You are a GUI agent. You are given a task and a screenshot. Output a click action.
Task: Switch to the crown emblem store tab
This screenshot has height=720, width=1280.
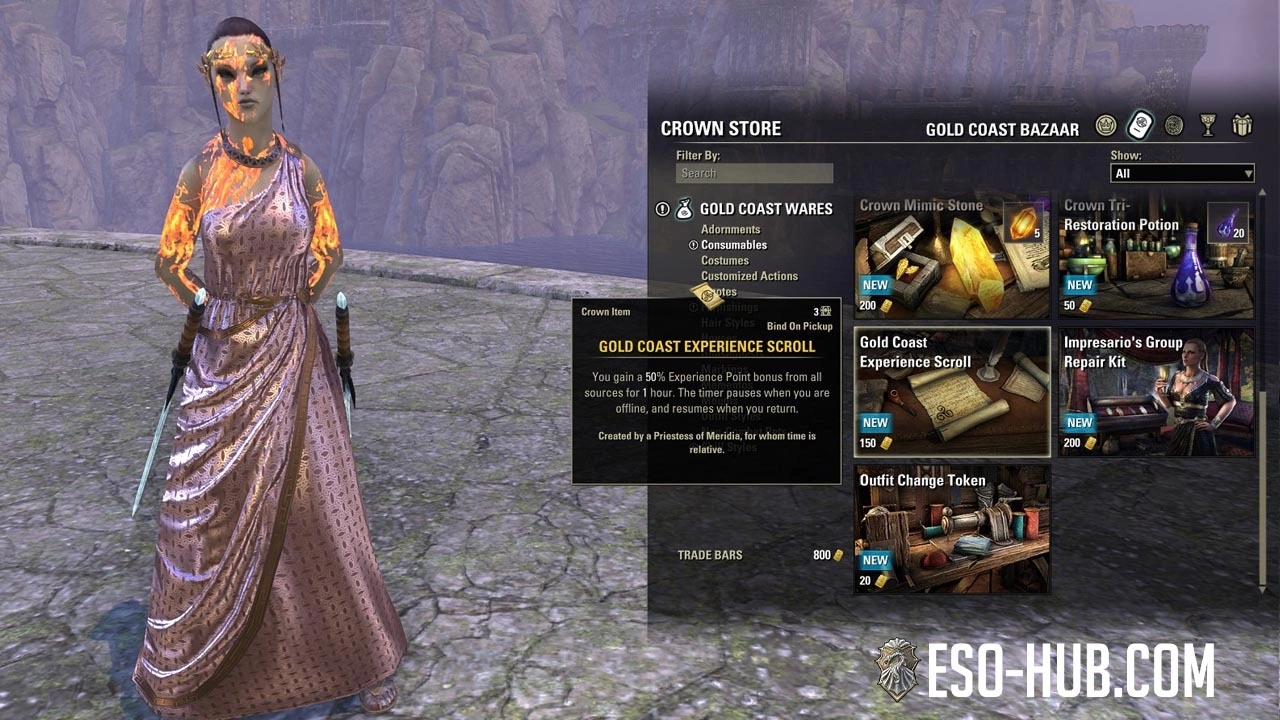pyautogui.click(x=1105, y=125)
